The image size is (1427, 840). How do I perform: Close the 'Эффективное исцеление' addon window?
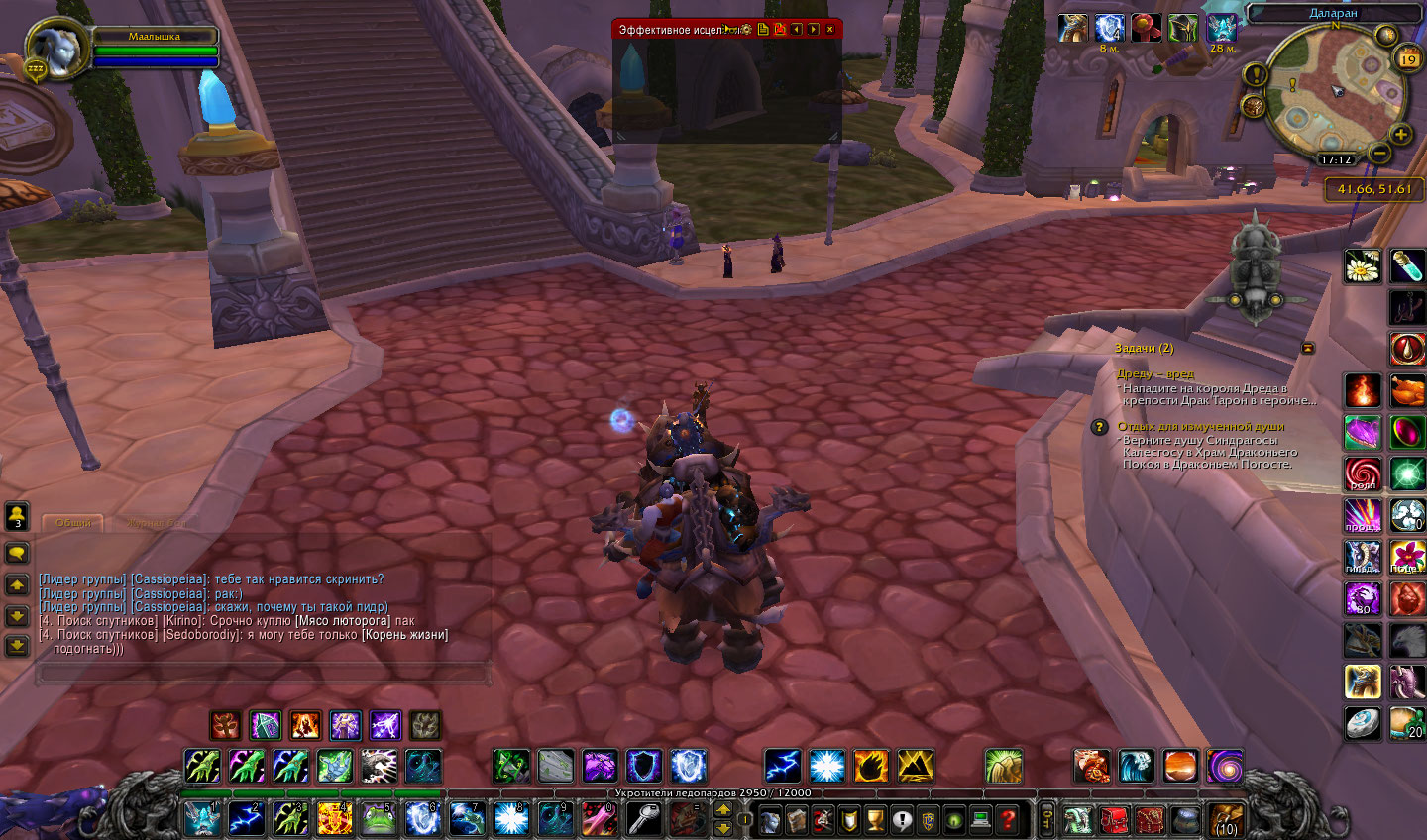830,30
